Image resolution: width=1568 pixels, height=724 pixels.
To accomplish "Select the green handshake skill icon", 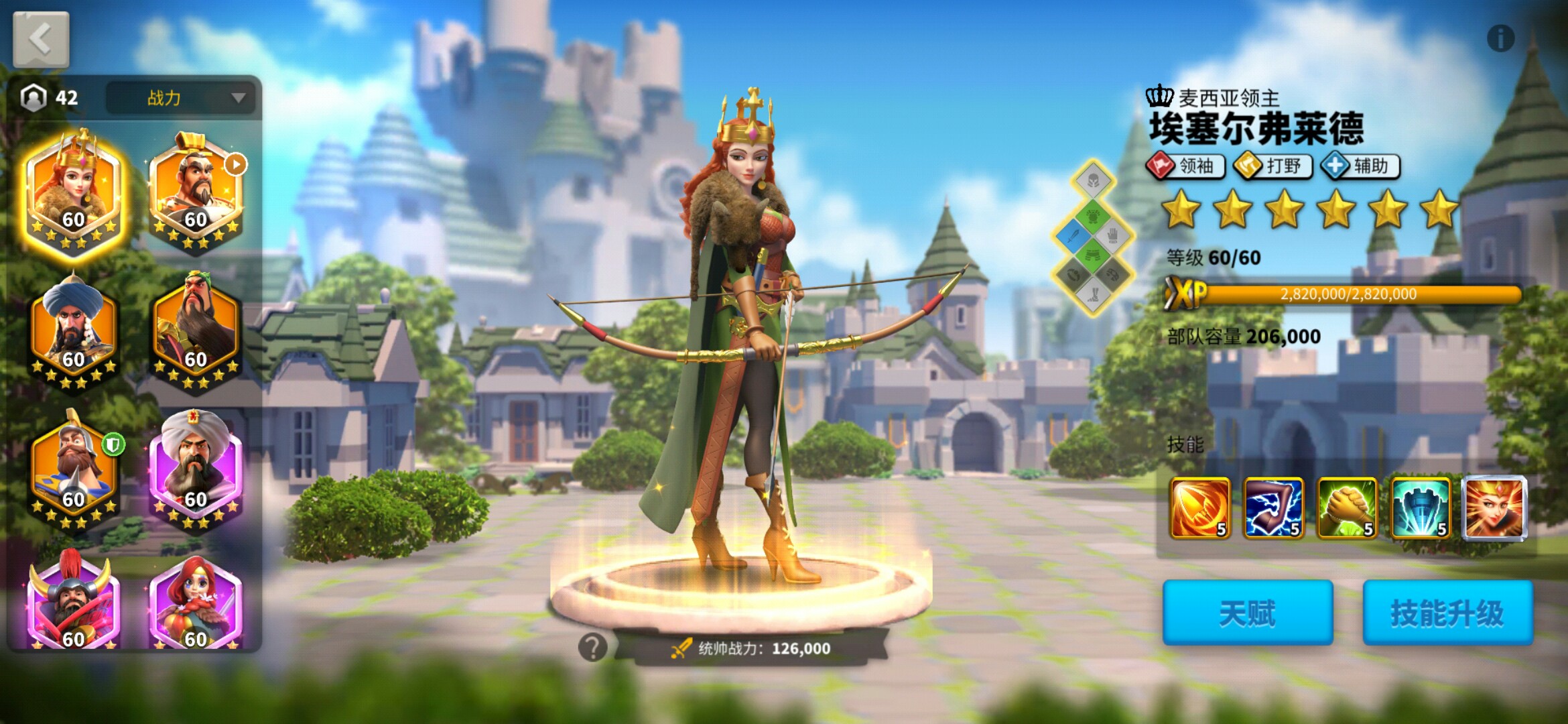I will pos(1347,508).
